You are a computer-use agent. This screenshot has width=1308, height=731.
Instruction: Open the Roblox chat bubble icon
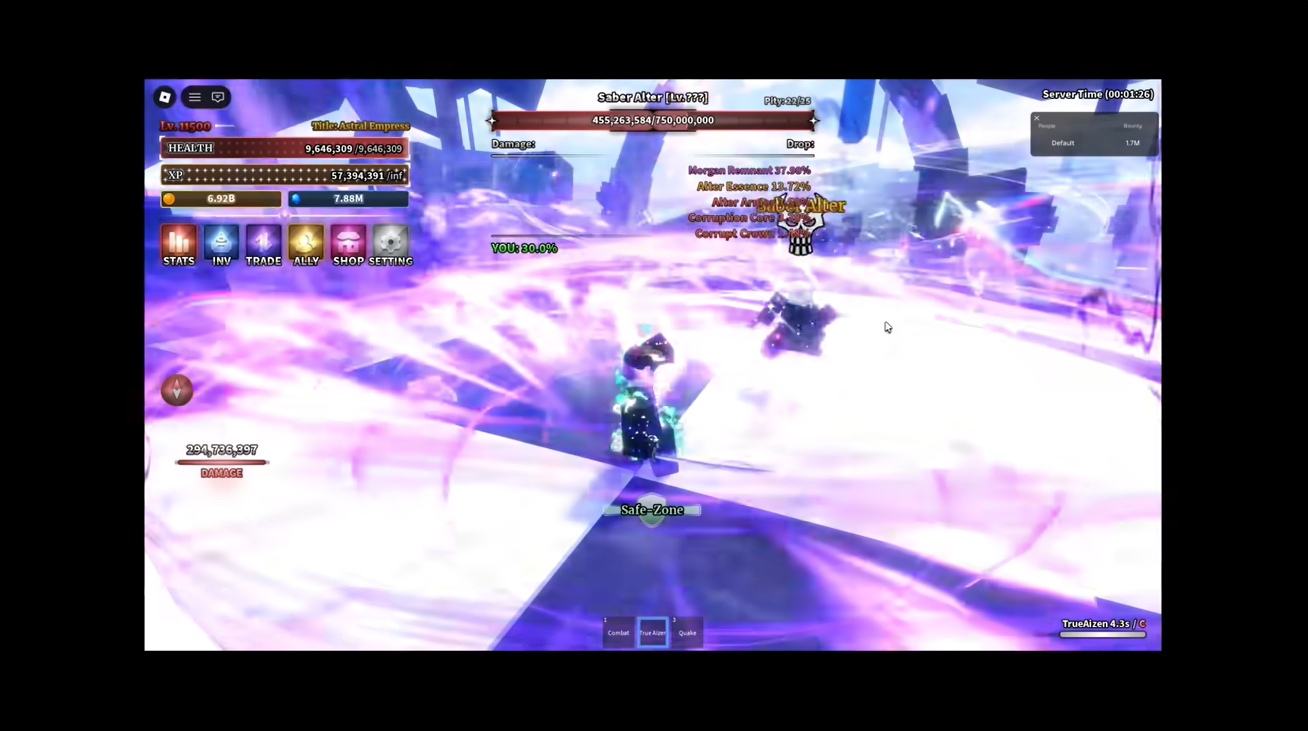218,97
